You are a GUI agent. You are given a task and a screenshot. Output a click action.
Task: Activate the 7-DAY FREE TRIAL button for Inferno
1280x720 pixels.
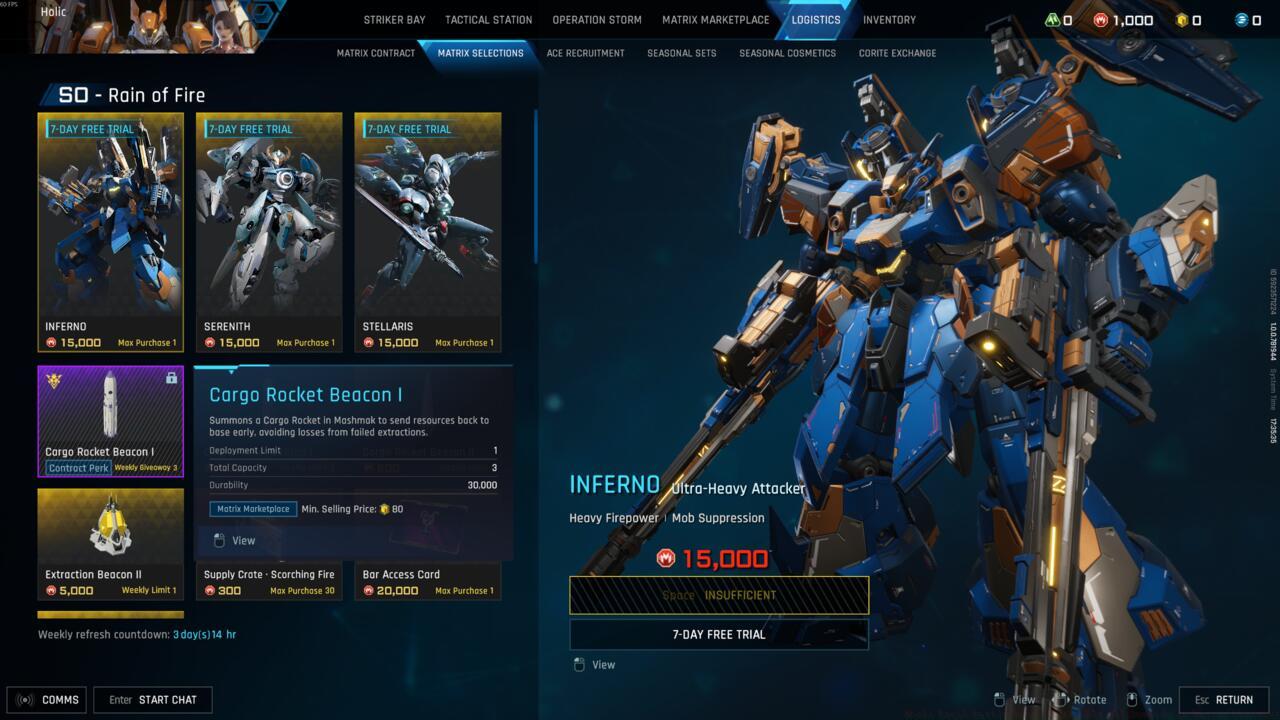click(x=718, y=634)
